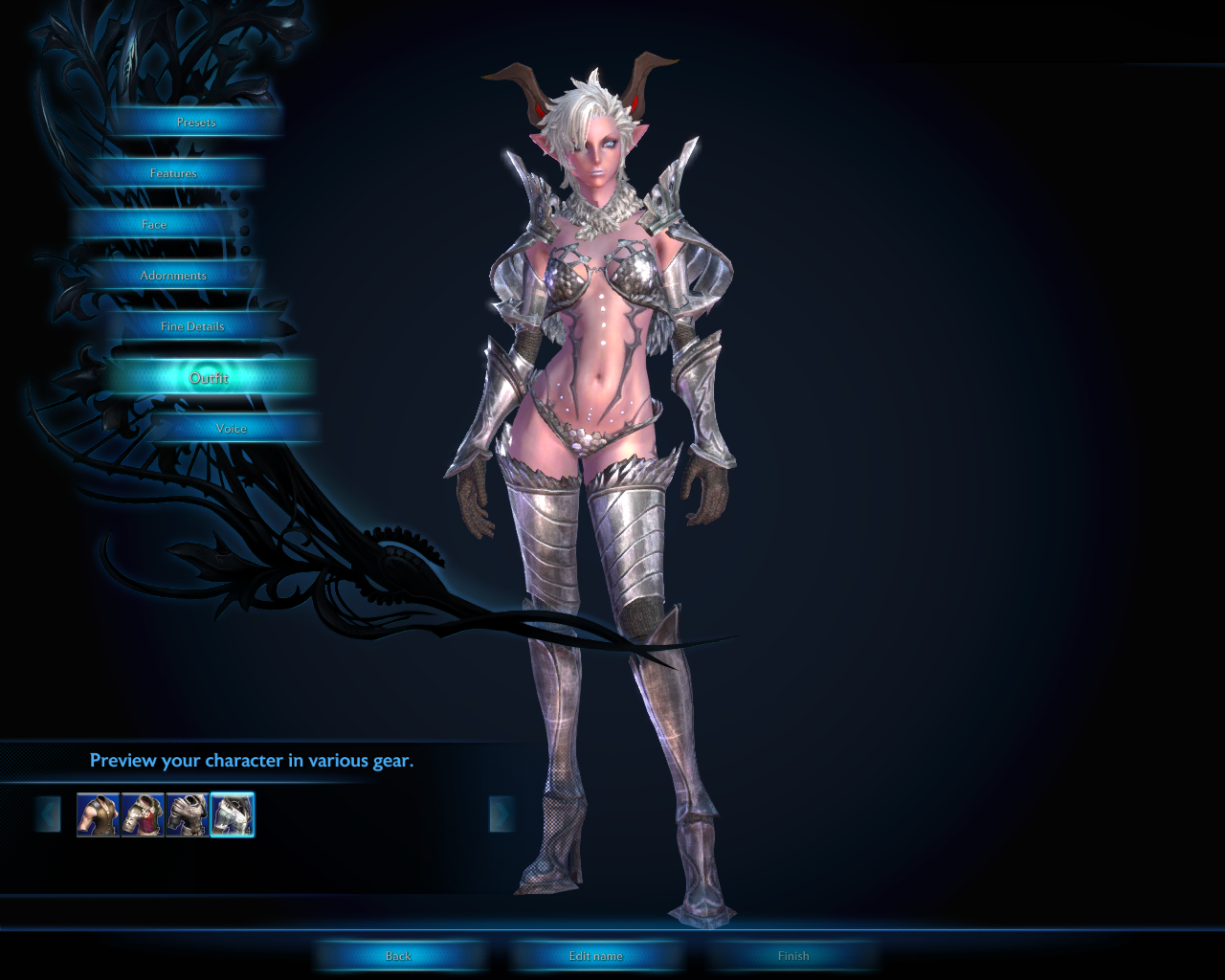Preview gear set 2 red armor

(143, 815)
